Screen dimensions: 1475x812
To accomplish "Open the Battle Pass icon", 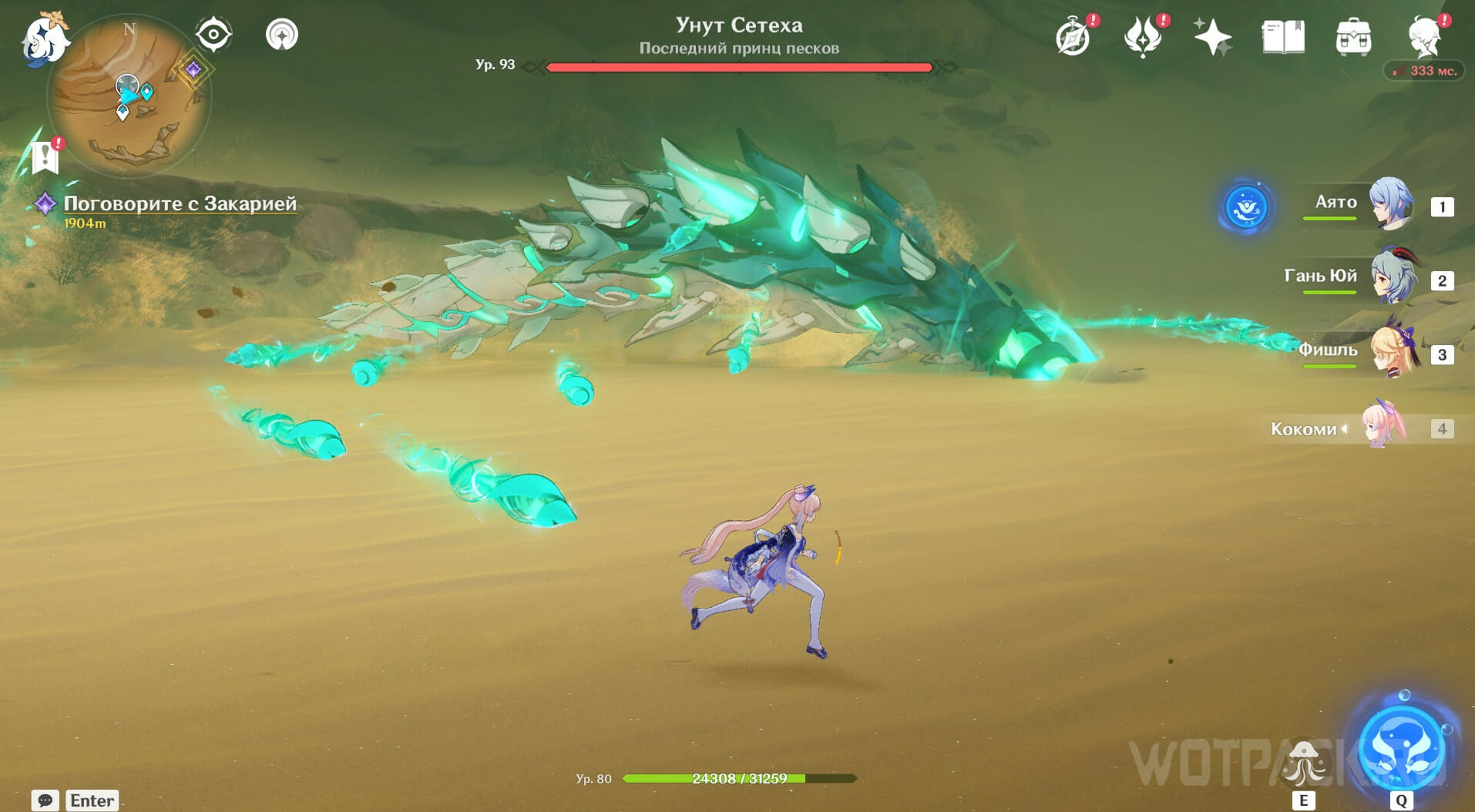I will [x=1143, y=37].
